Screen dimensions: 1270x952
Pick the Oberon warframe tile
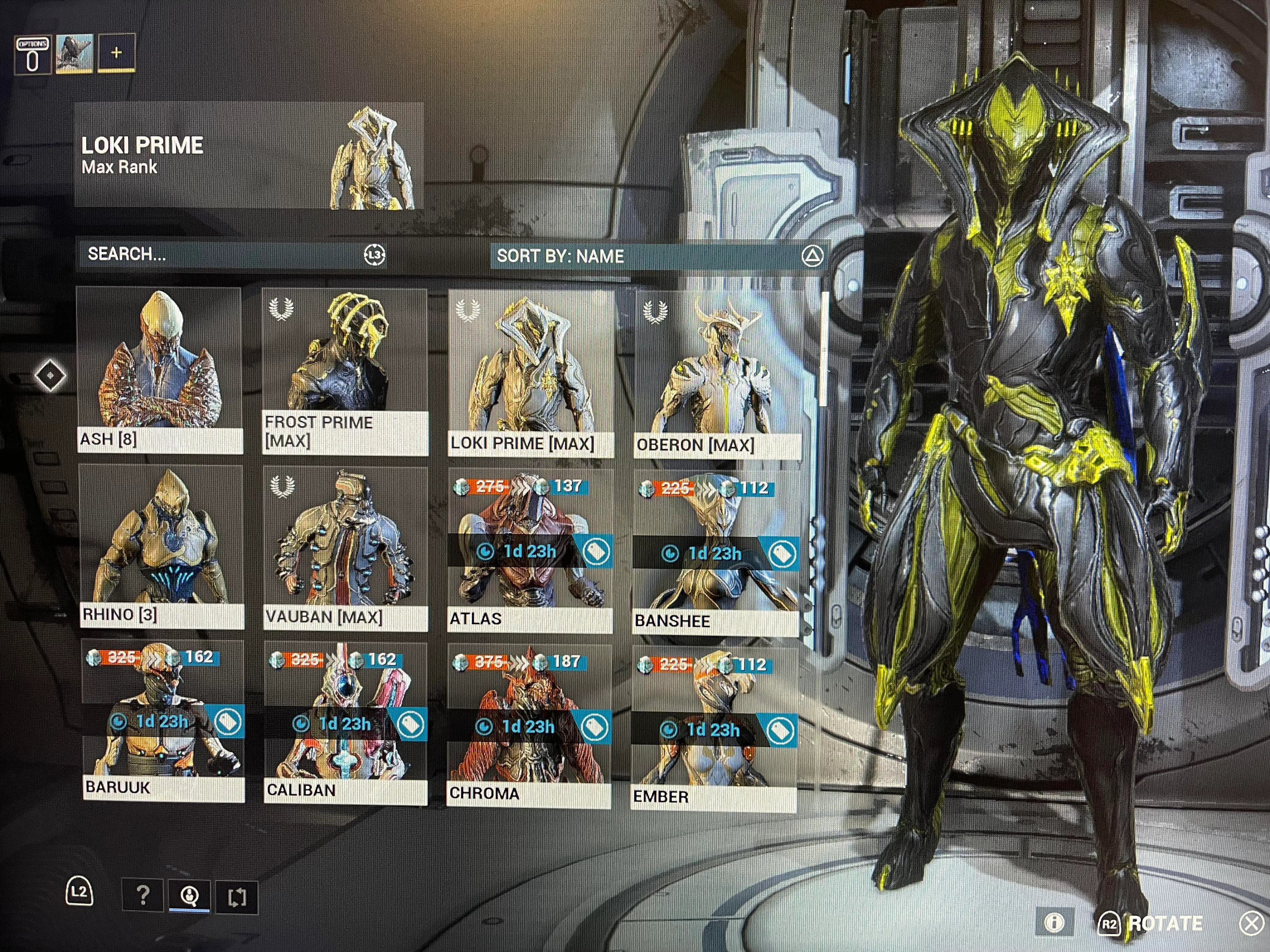click(717, 374)
